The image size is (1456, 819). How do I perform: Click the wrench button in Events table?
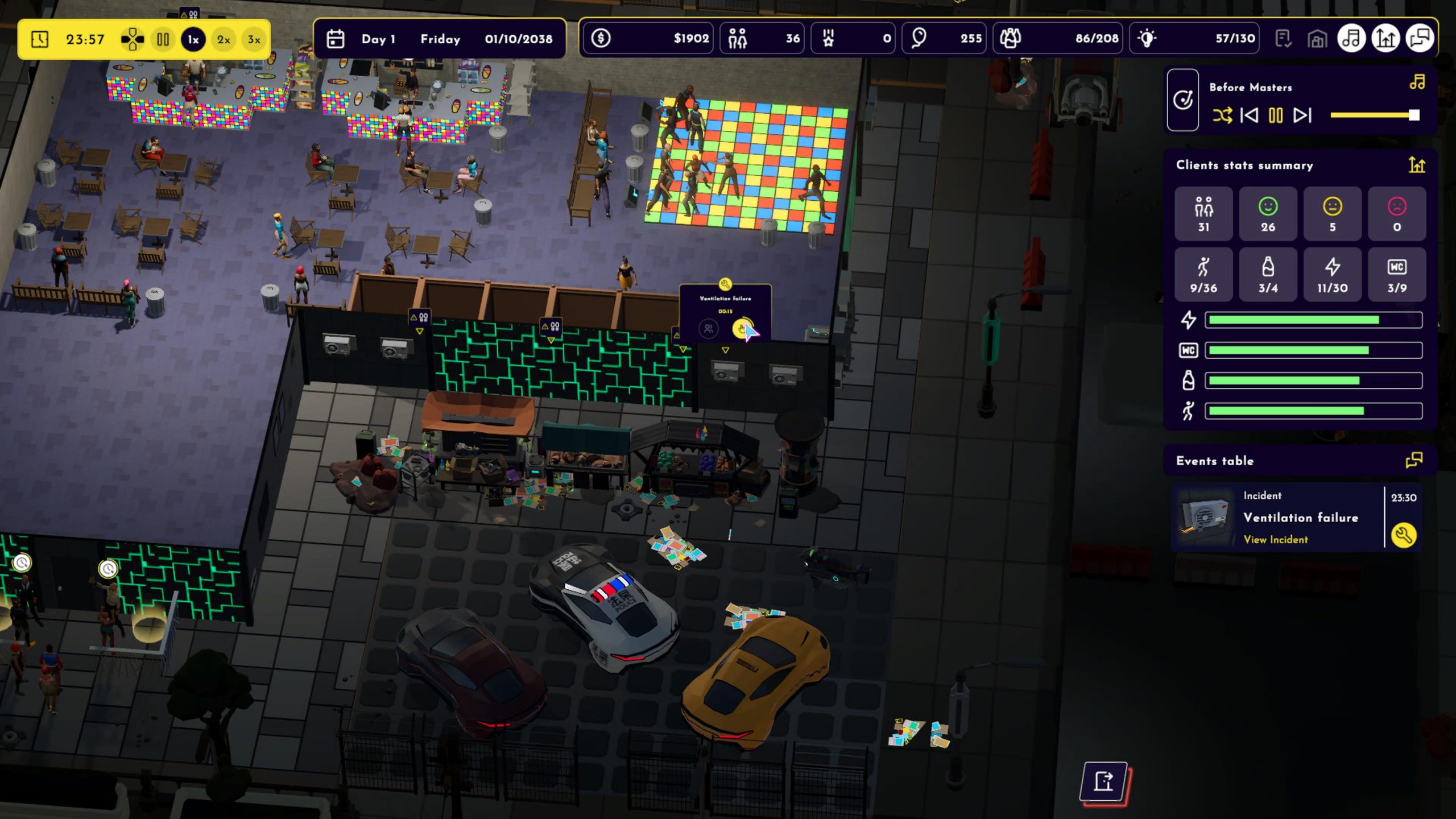1403,535
